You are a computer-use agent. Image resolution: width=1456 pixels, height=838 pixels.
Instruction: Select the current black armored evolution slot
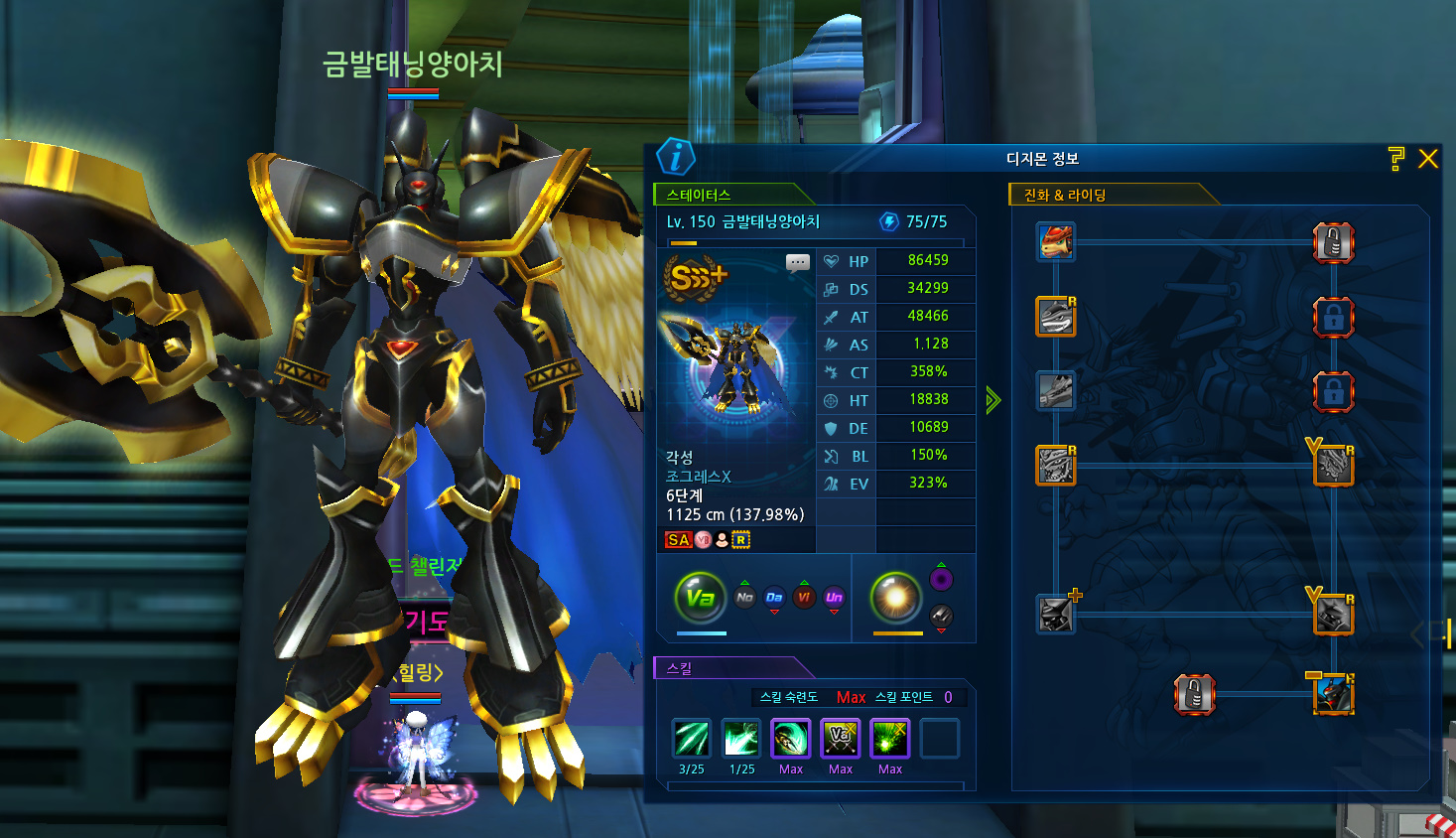pos(1333,693)
